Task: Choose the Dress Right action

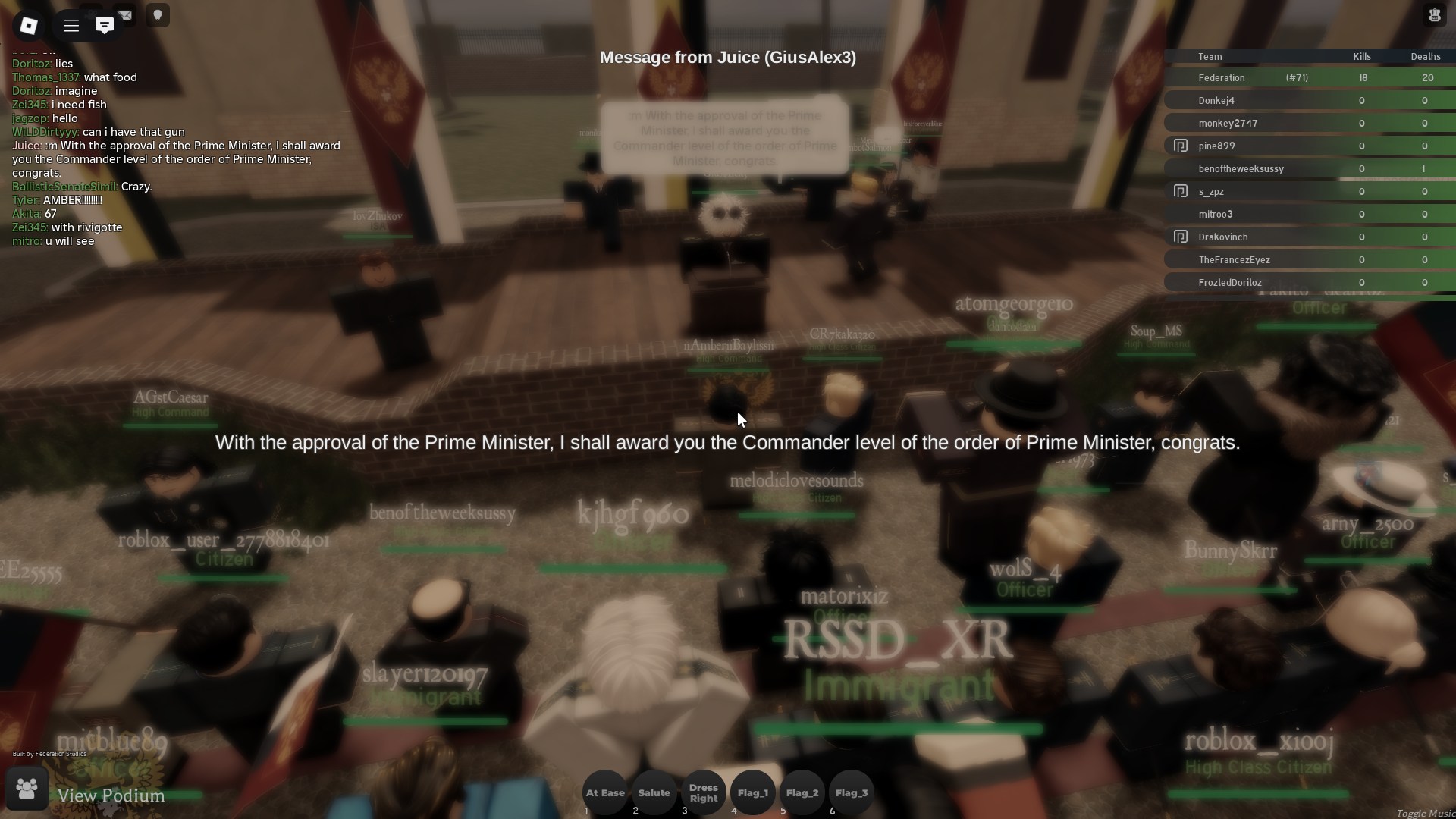Action: [x=703, y=793]
